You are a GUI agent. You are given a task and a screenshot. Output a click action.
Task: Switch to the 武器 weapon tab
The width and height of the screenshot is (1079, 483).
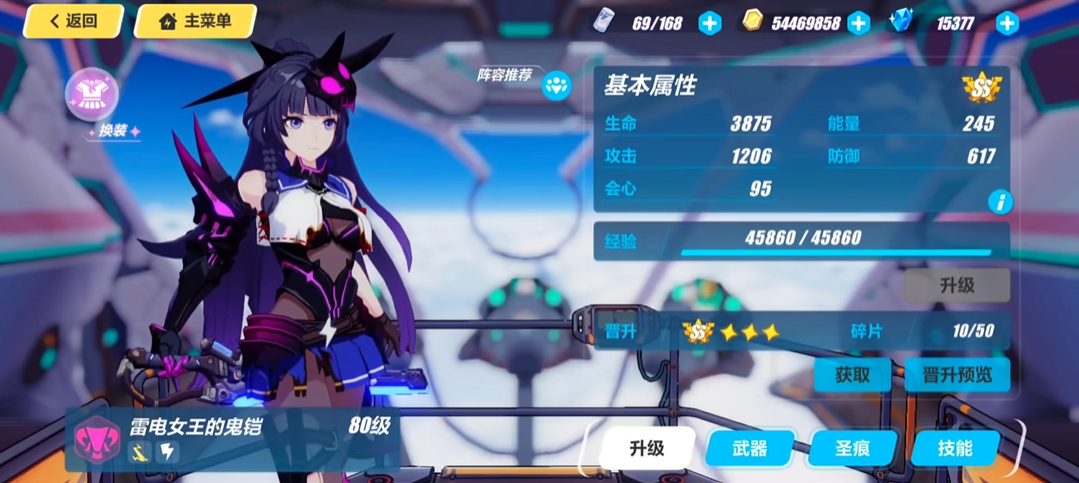point(749,448)
